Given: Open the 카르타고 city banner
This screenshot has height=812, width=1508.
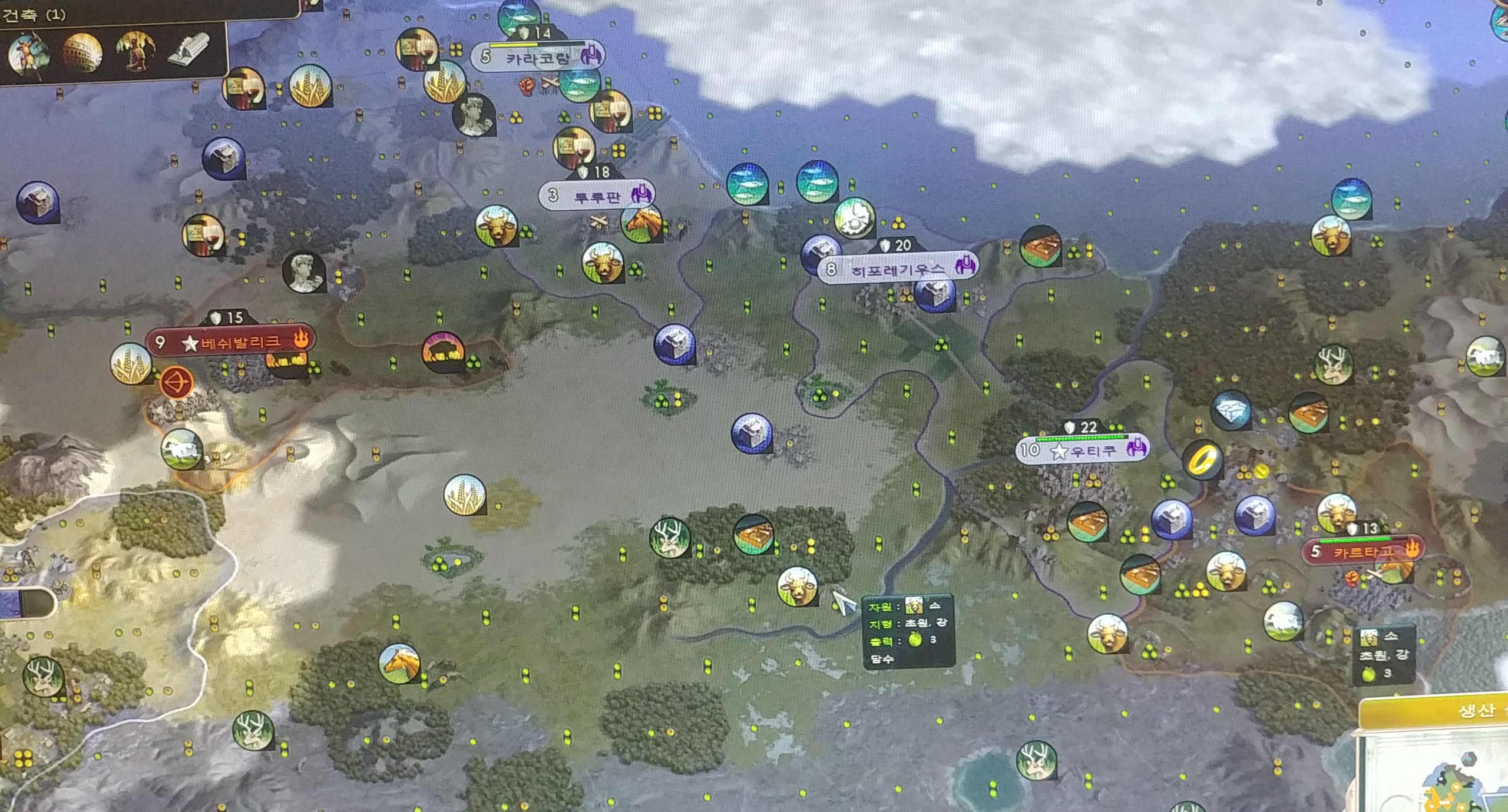Looking at the screenshot, I should 1363,552.
